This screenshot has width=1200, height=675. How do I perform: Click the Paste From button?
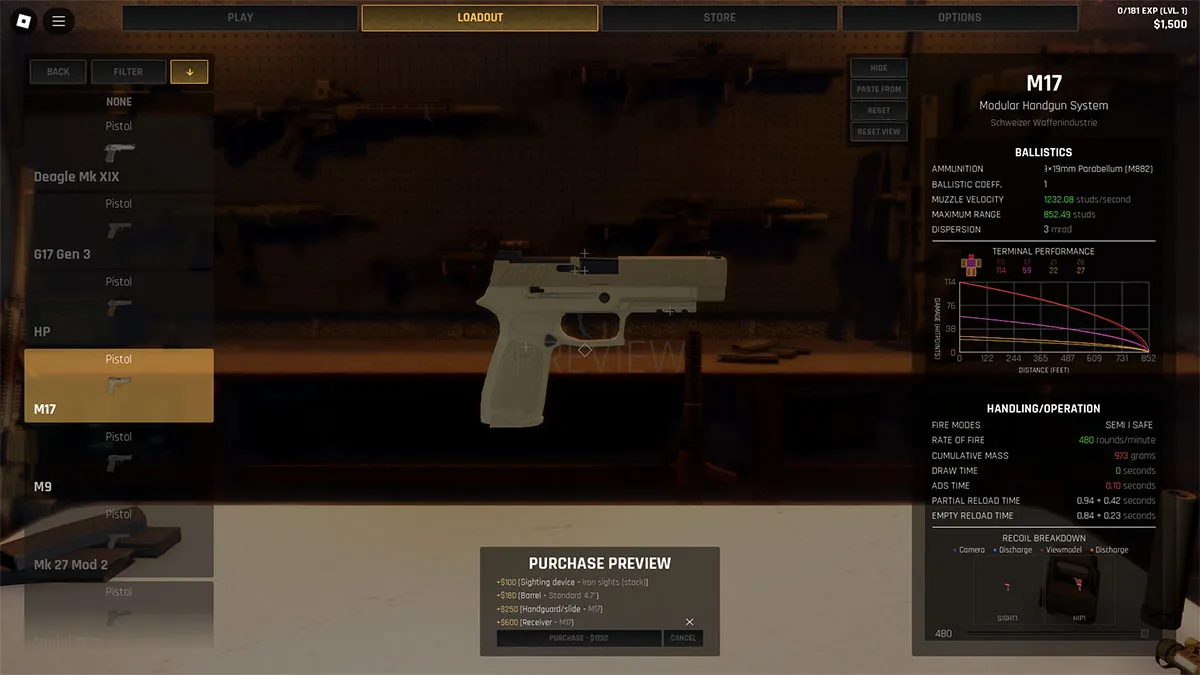tap(878, 89)
